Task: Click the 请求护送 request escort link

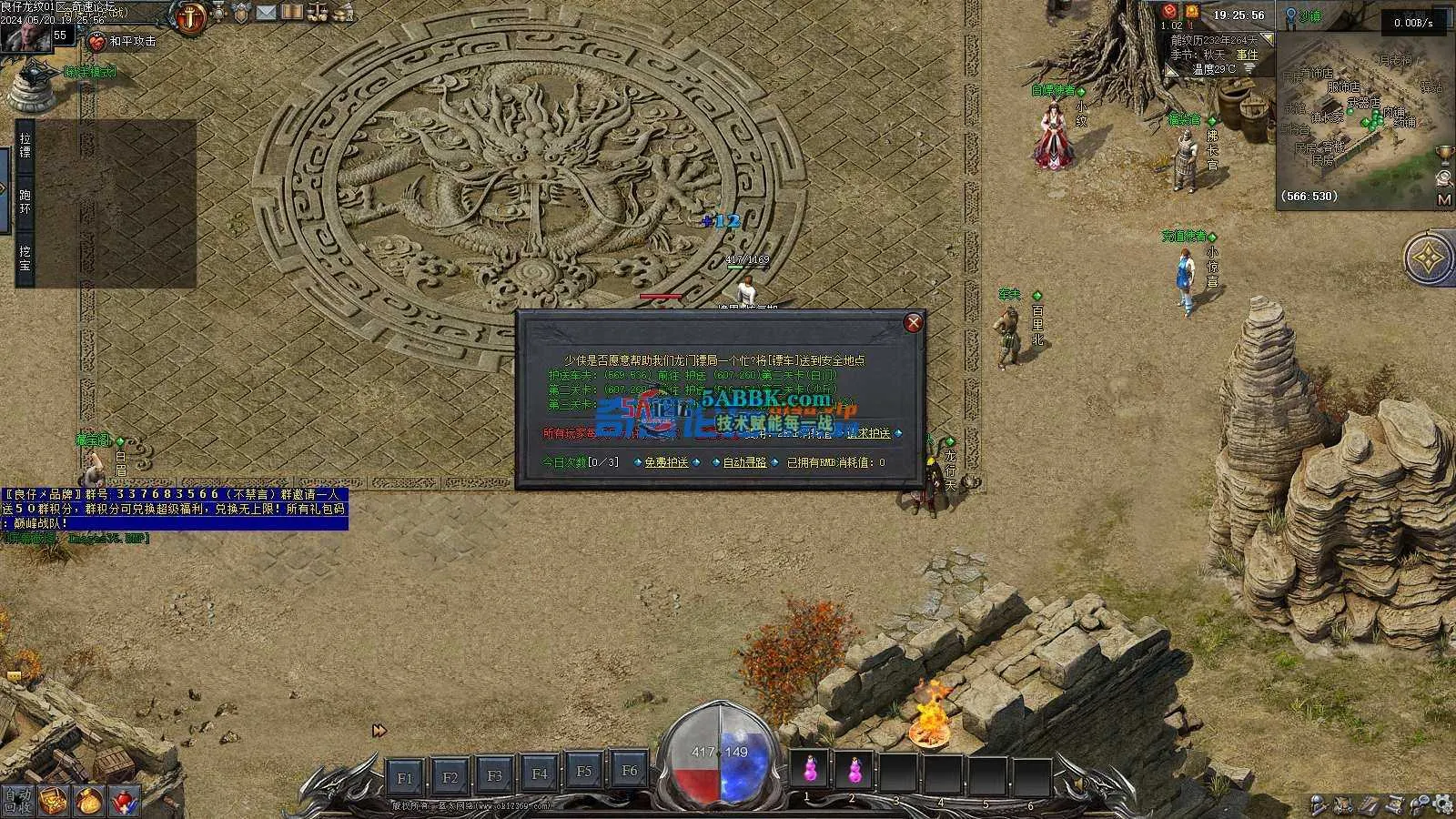Action: (x=868, y=433)
